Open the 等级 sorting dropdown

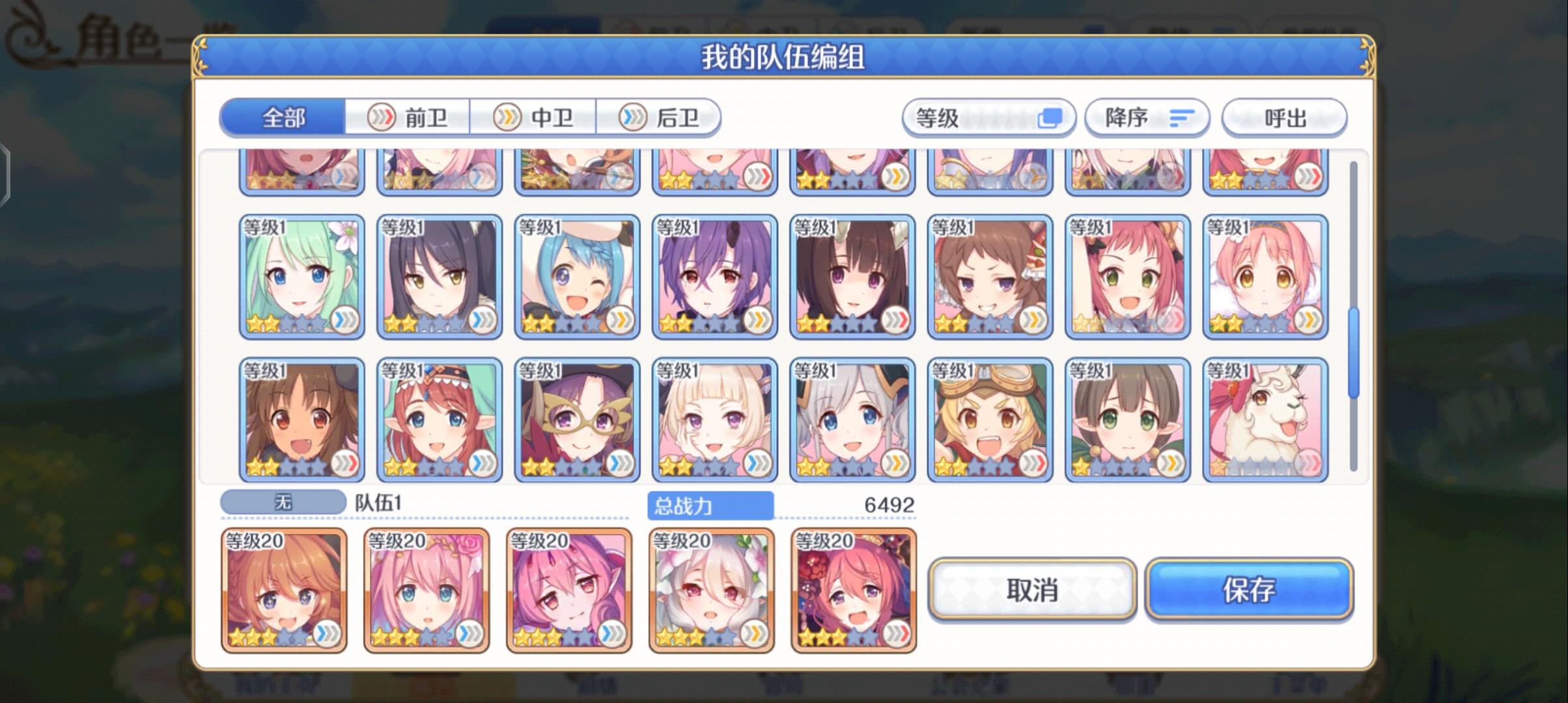(x=987, y=117)
